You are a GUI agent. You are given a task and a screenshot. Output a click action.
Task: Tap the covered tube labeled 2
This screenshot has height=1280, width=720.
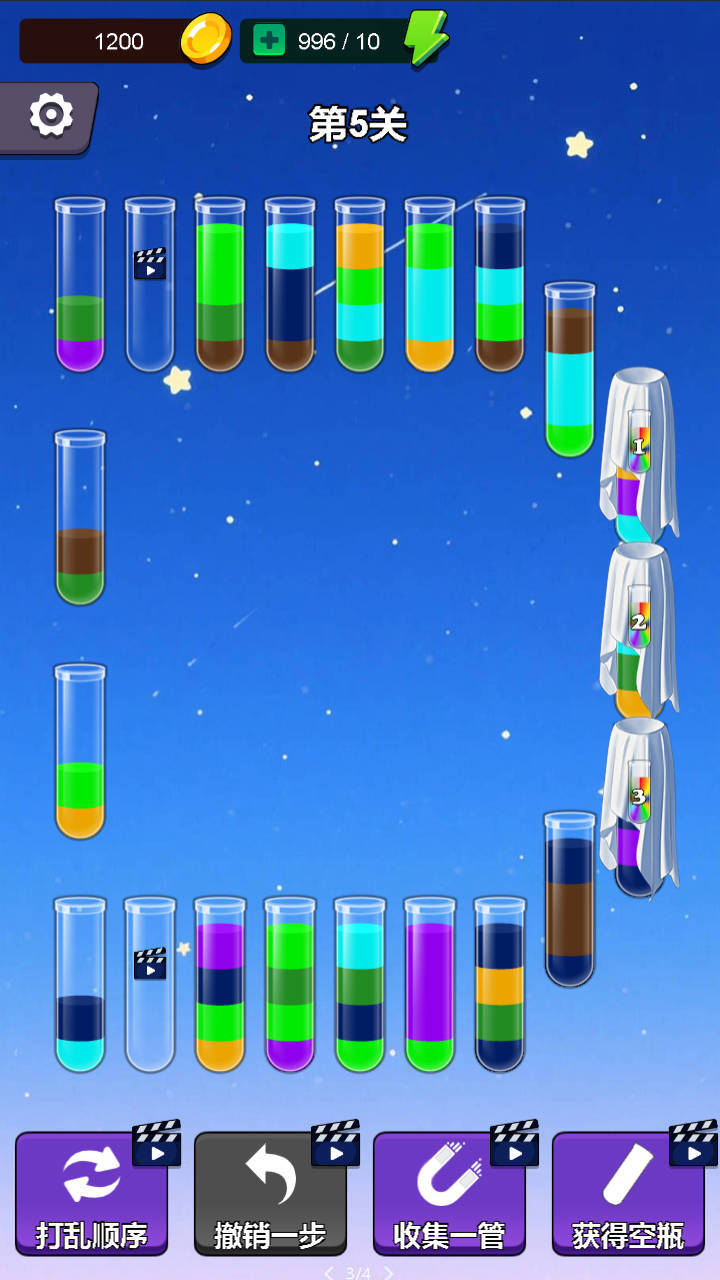click(x=640, y=632)
